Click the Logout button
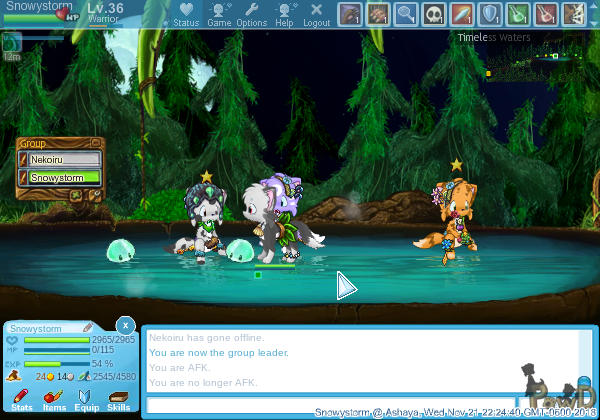 316,15
